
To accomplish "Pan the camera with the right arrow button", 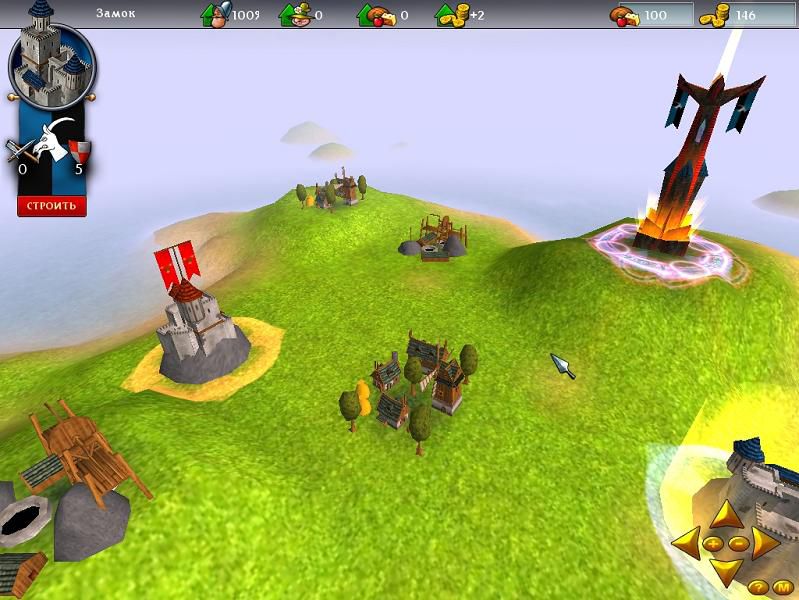I will coord(764,543).
